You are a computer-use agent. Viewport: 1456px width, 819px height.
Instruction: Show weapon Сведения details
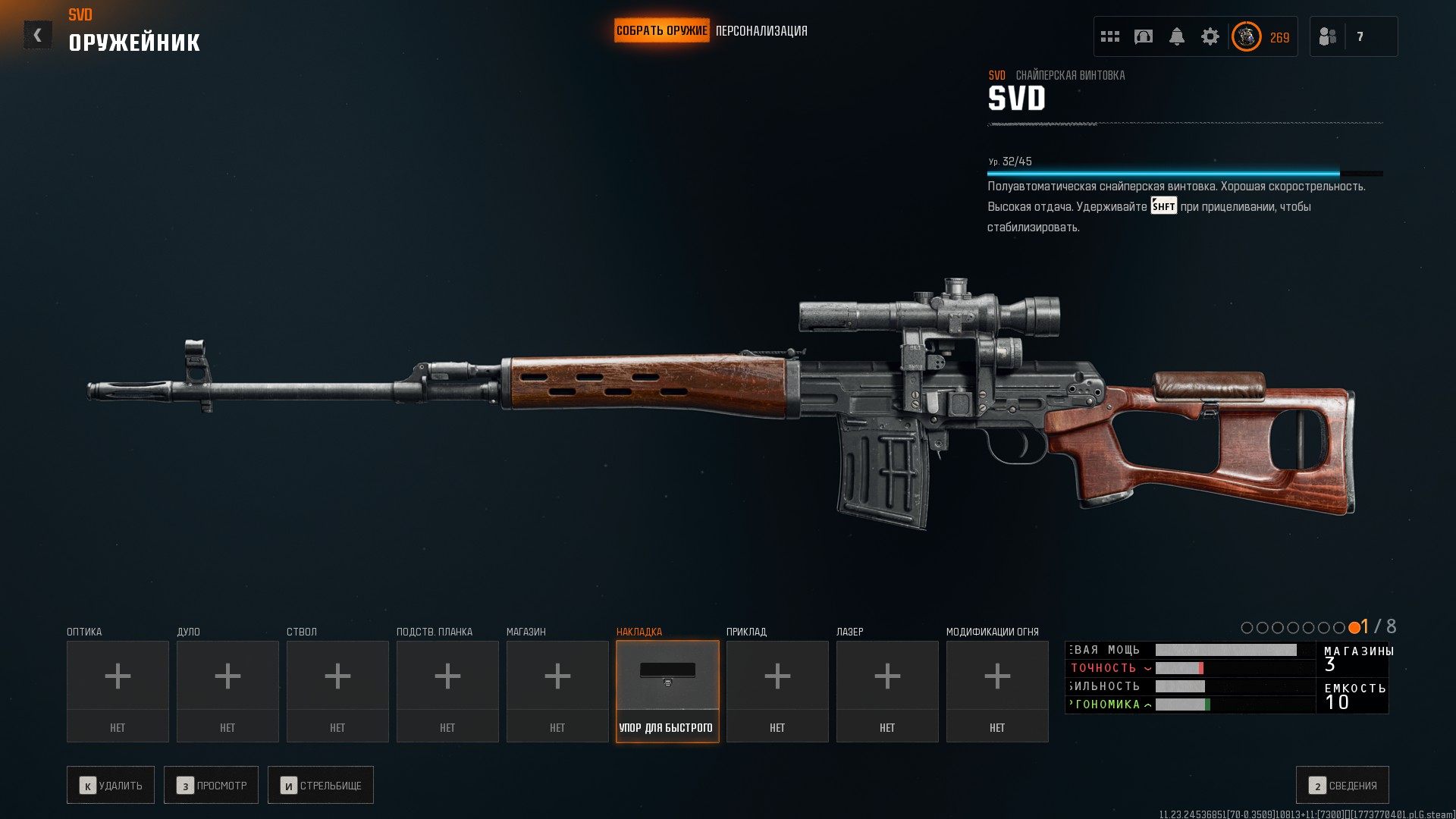[x=1342, y=785]
